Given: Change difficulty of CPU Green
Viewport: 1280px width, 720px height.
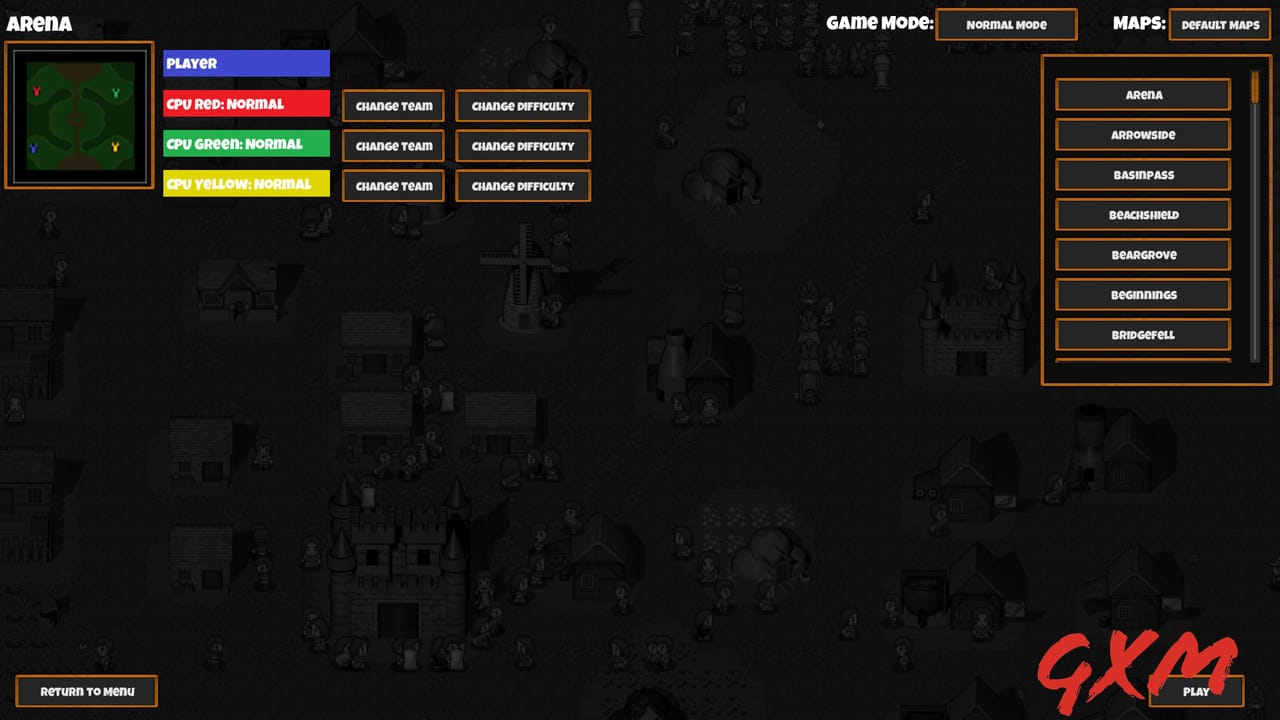Looking at the screenshot, I should pyautogui.click(x=522, y=146).
